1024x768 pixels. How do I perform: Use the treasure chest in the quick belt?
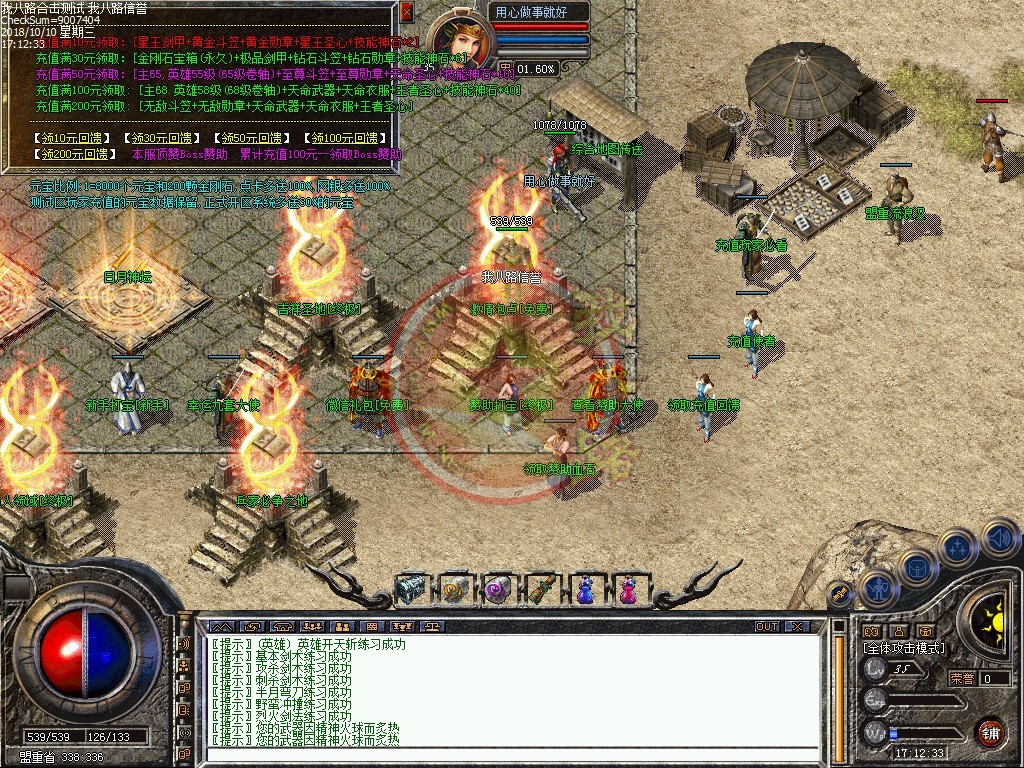pyautogui.click(x=411, y=589)
